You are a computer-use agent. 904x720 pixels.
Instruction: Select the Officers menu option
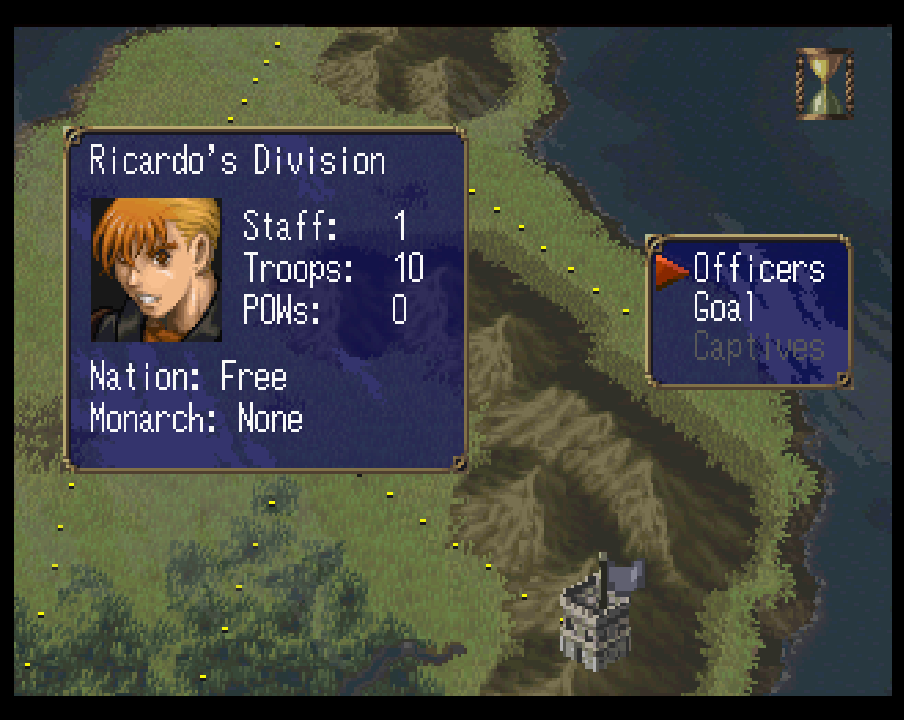pos(758,269)
